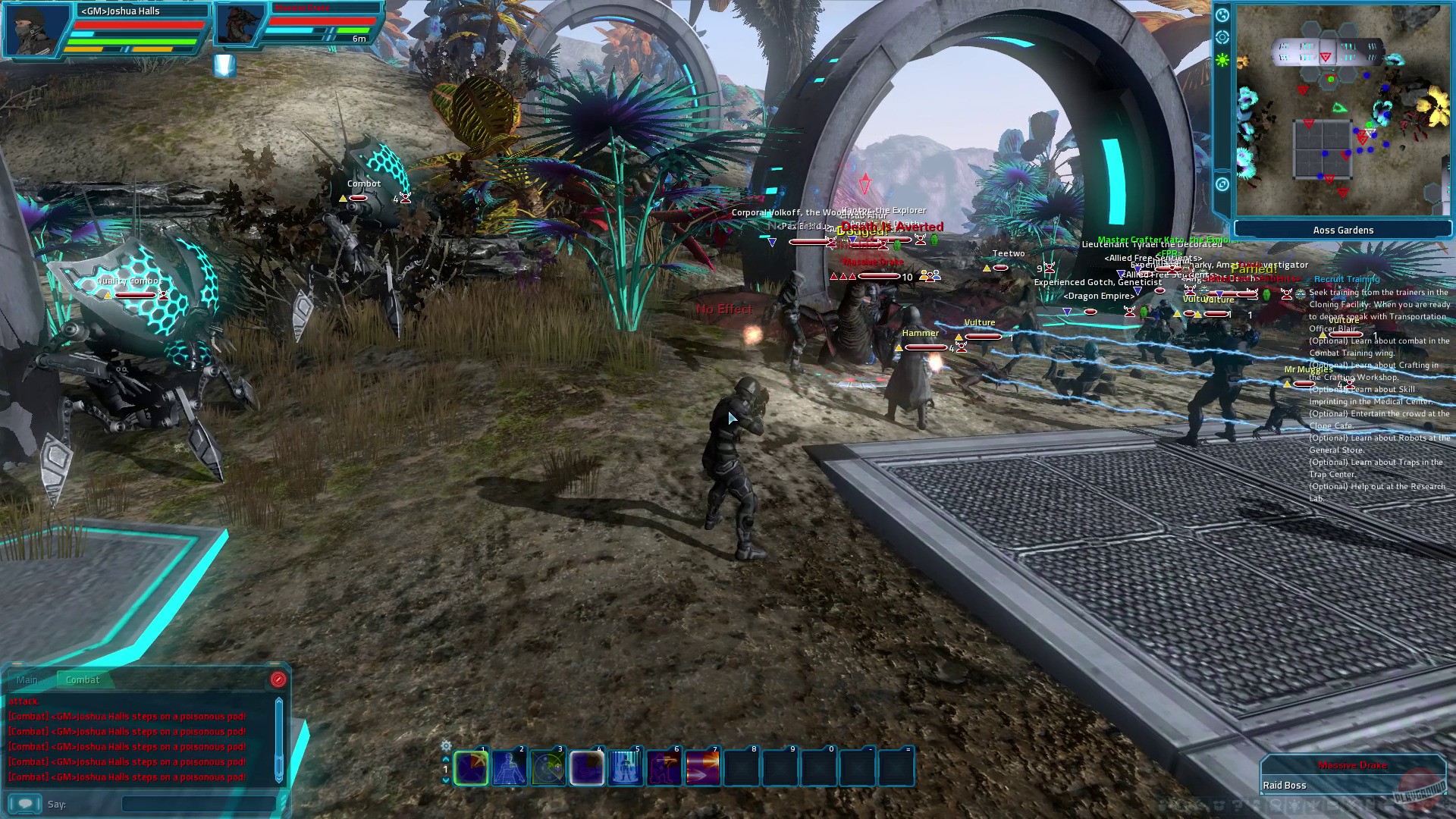Open the hotbar settings gear icon
Viewport: 1456px width, 819px height.
[445, 745]
